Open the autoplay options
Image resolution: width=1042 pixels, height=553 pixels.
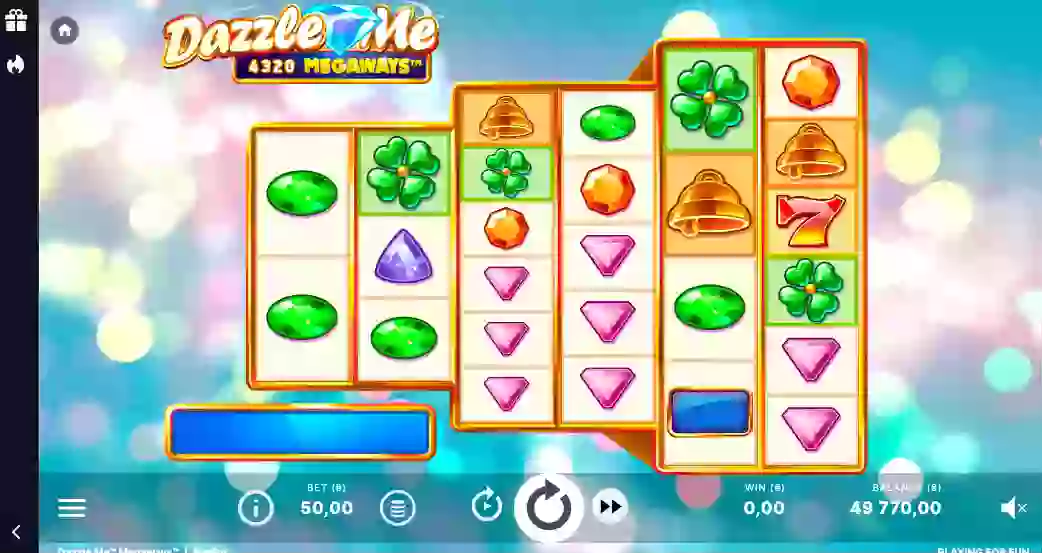(486, 506)
